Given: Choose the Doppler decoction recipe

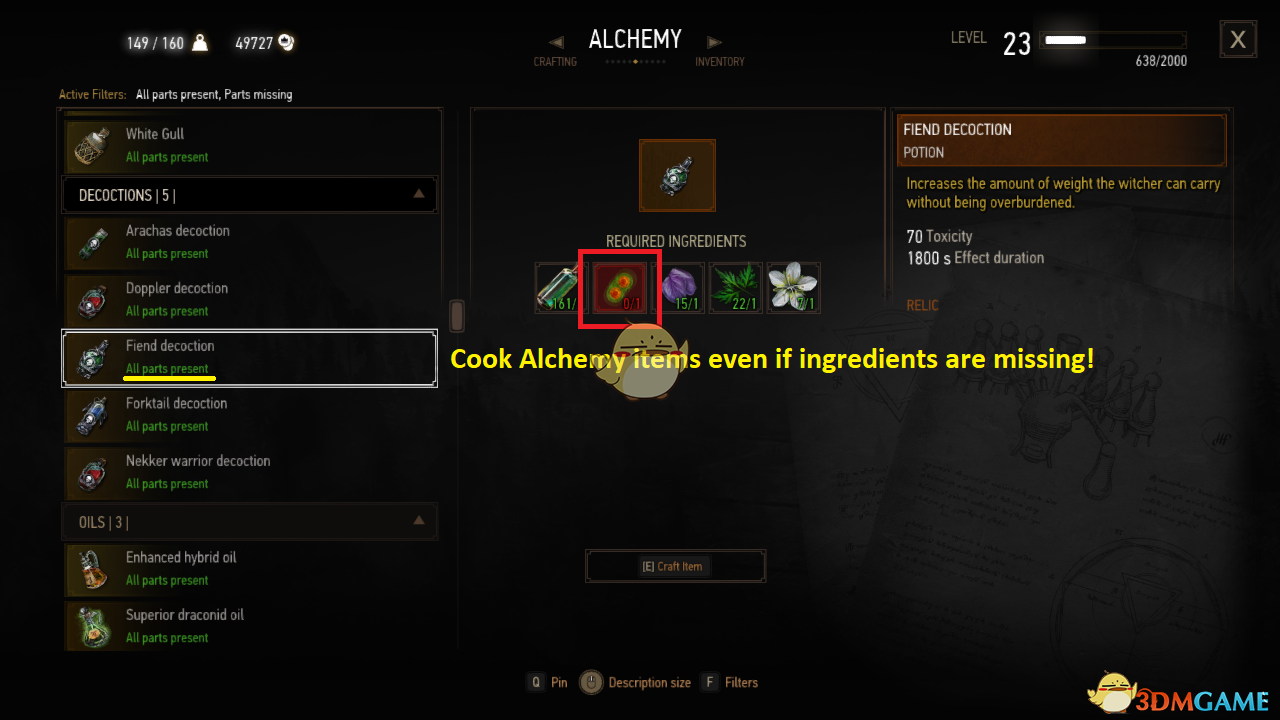Looking at the screenshot, I should [x=250, y=299].
